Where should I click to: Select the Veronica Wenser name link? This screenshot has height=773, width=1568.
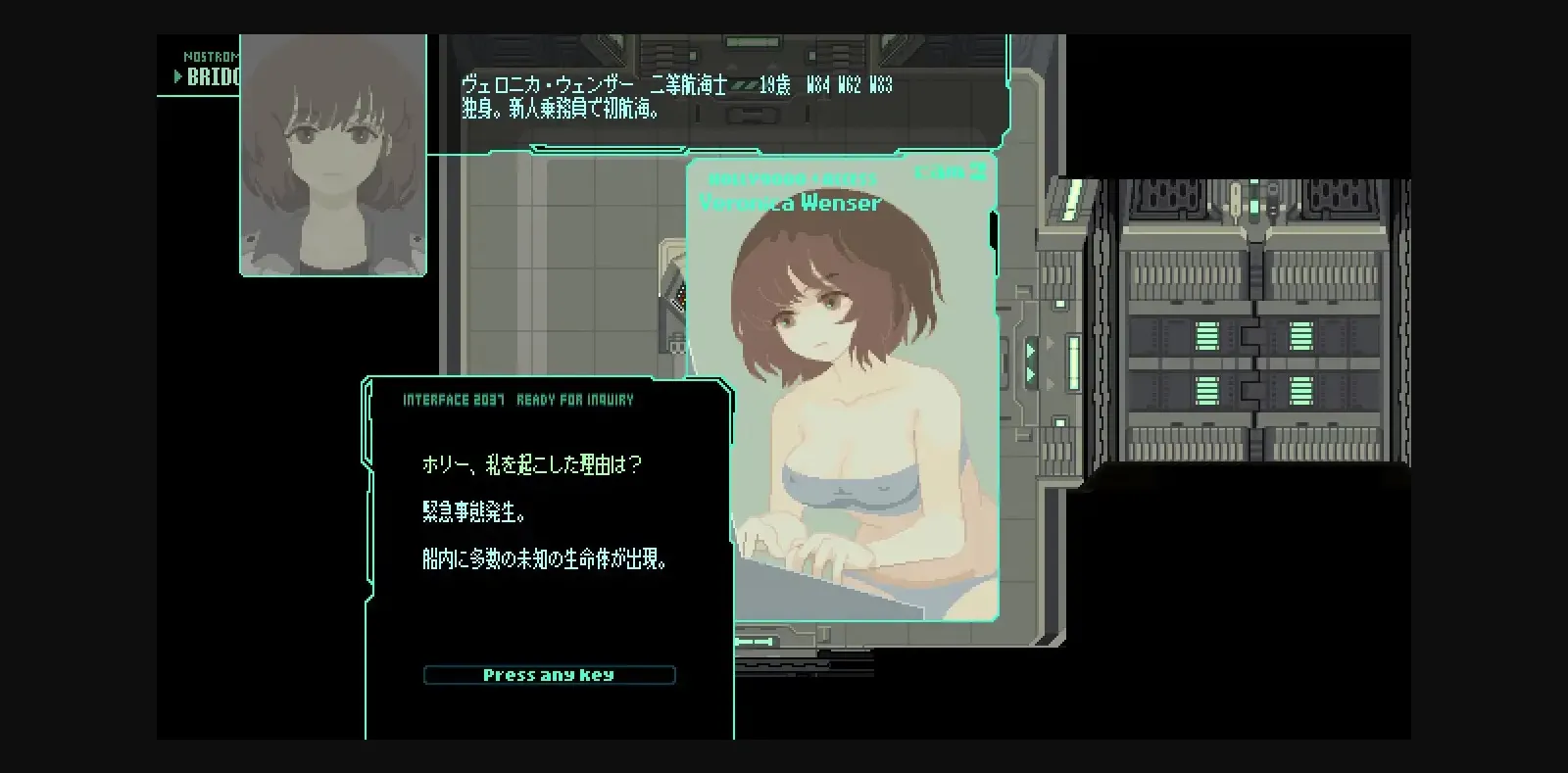click(790, 202)
